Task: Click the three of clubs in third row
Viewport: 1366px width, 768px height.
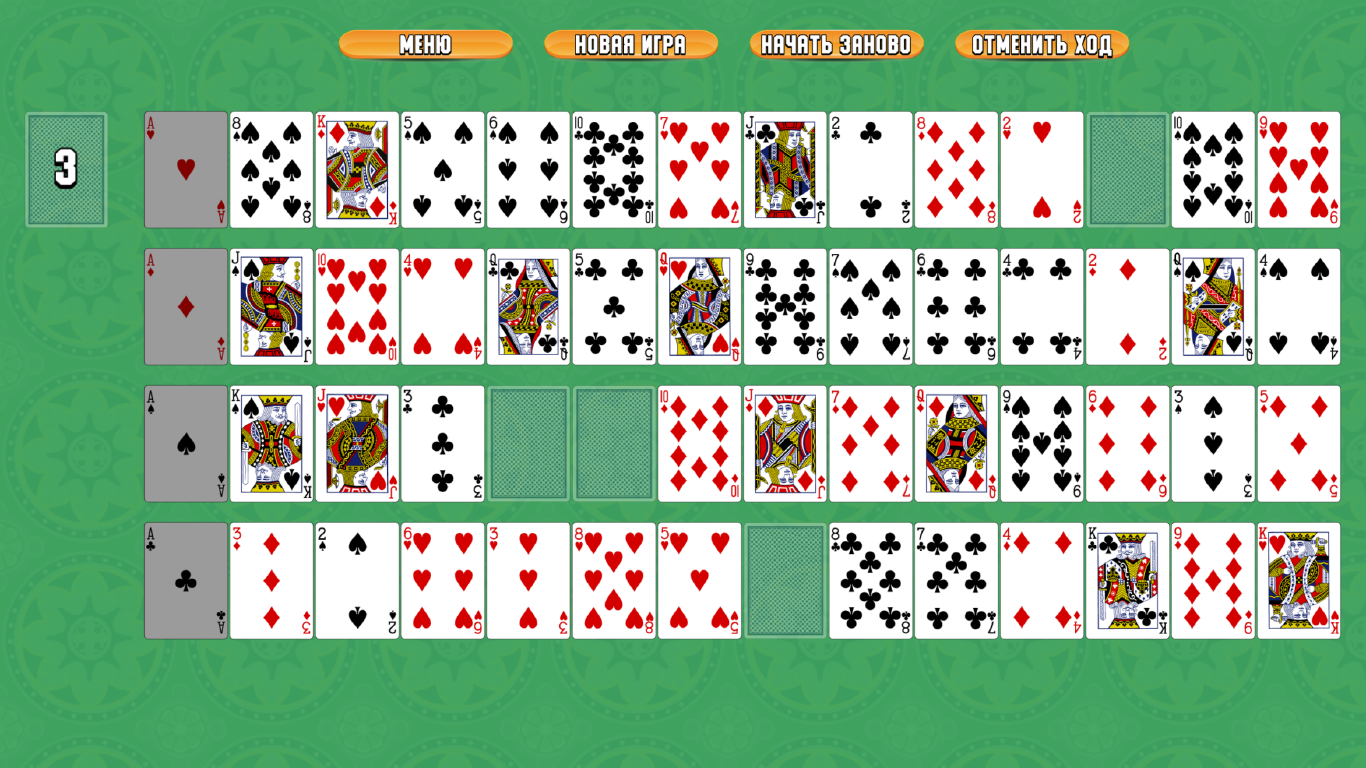Action: 442,440
